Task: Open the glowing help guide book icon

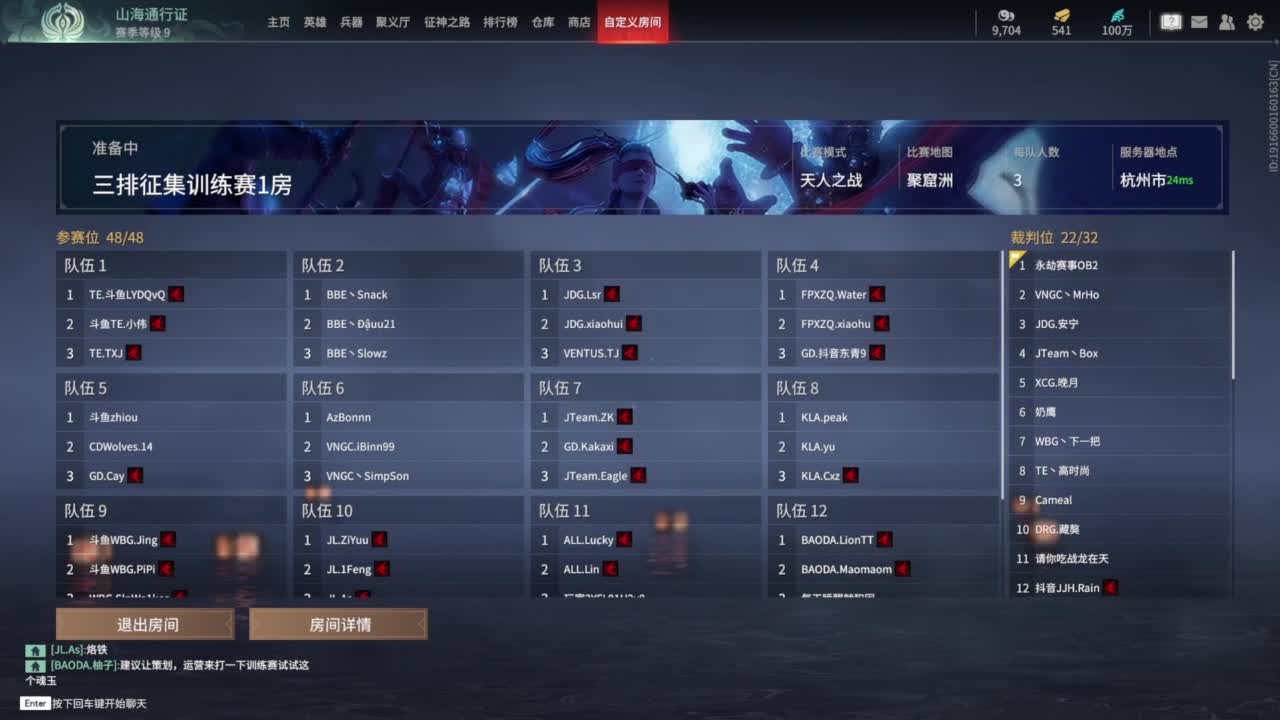Action: (1170, 21)
